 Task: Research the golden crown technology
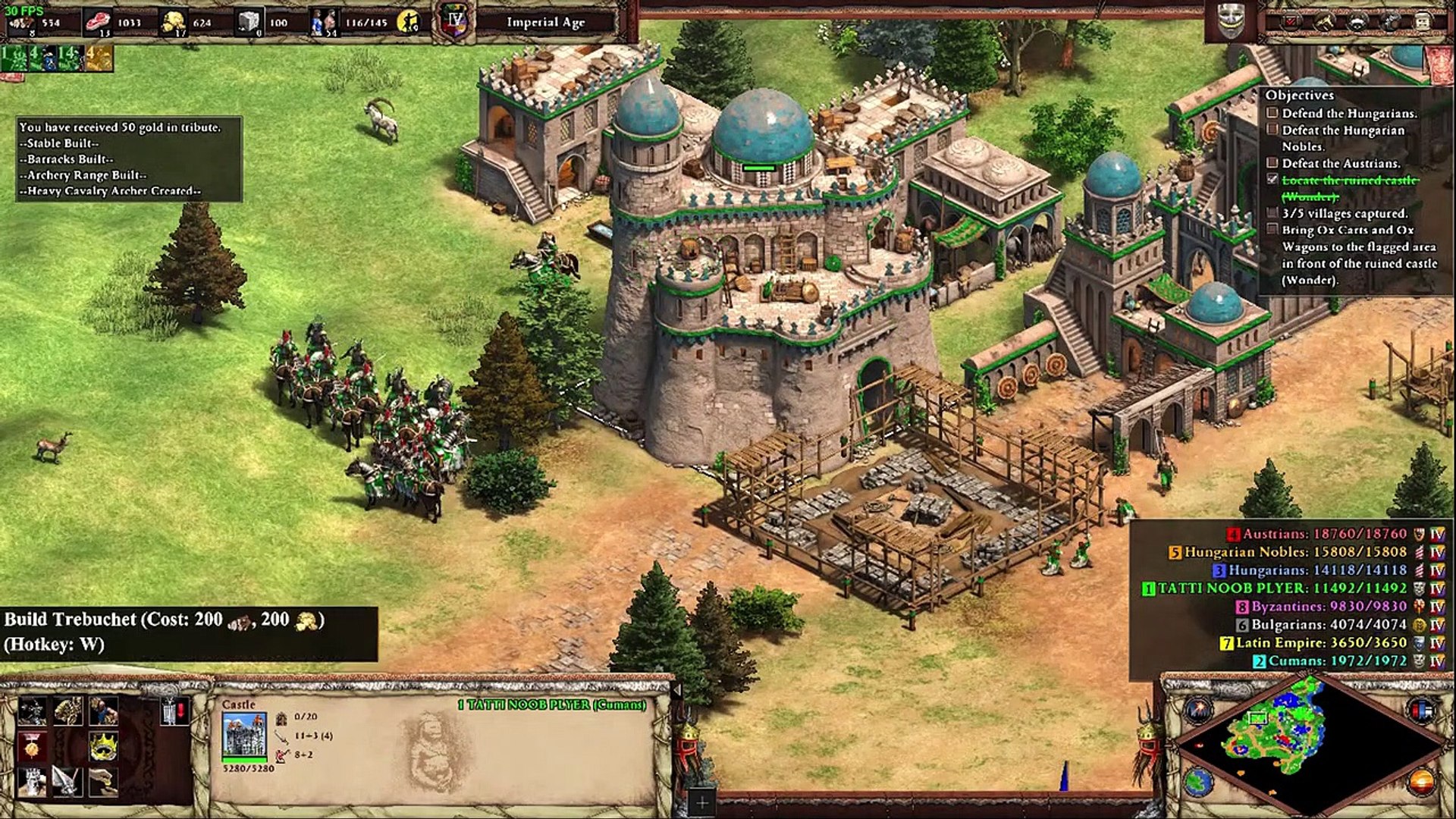click(102, 747)
